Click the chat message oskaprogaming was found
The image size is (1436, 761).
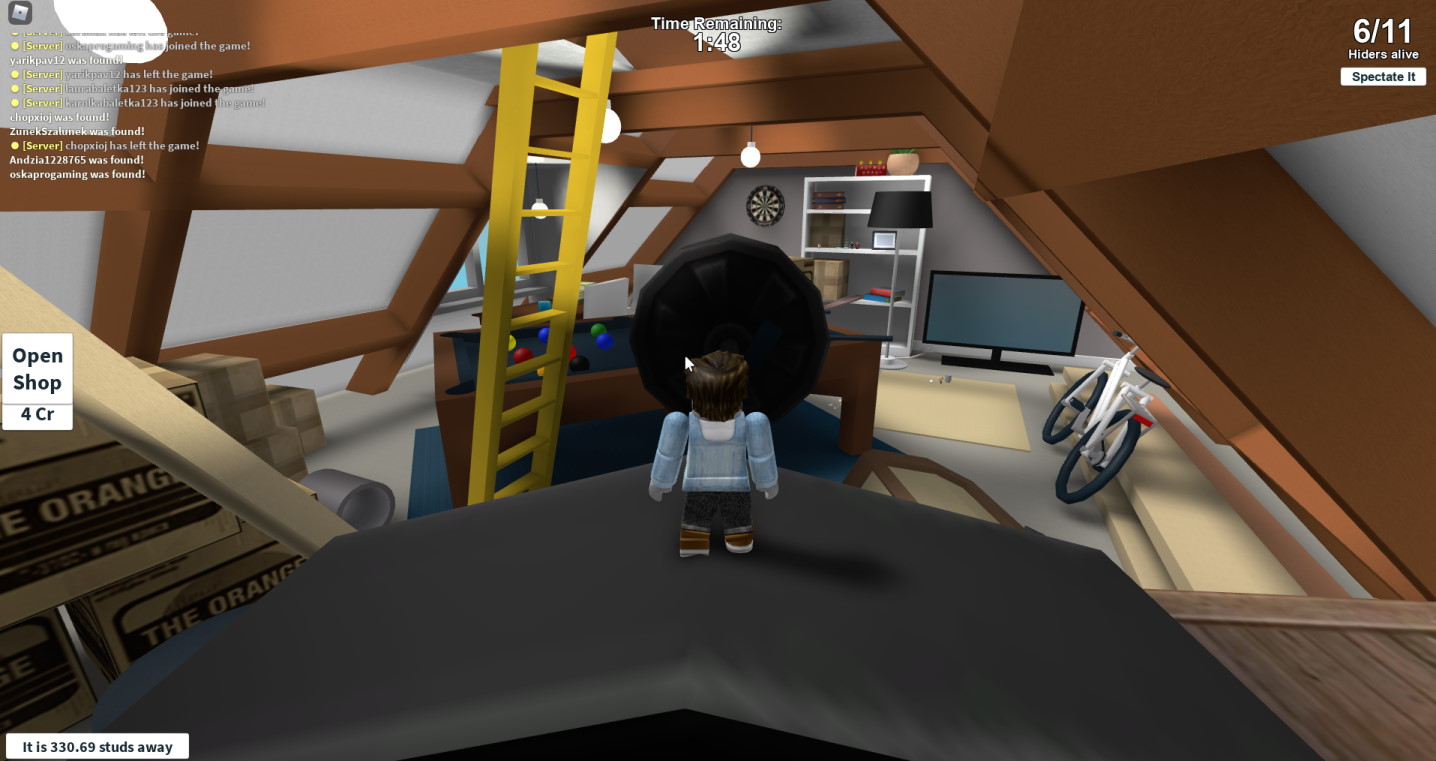(74, 174)
